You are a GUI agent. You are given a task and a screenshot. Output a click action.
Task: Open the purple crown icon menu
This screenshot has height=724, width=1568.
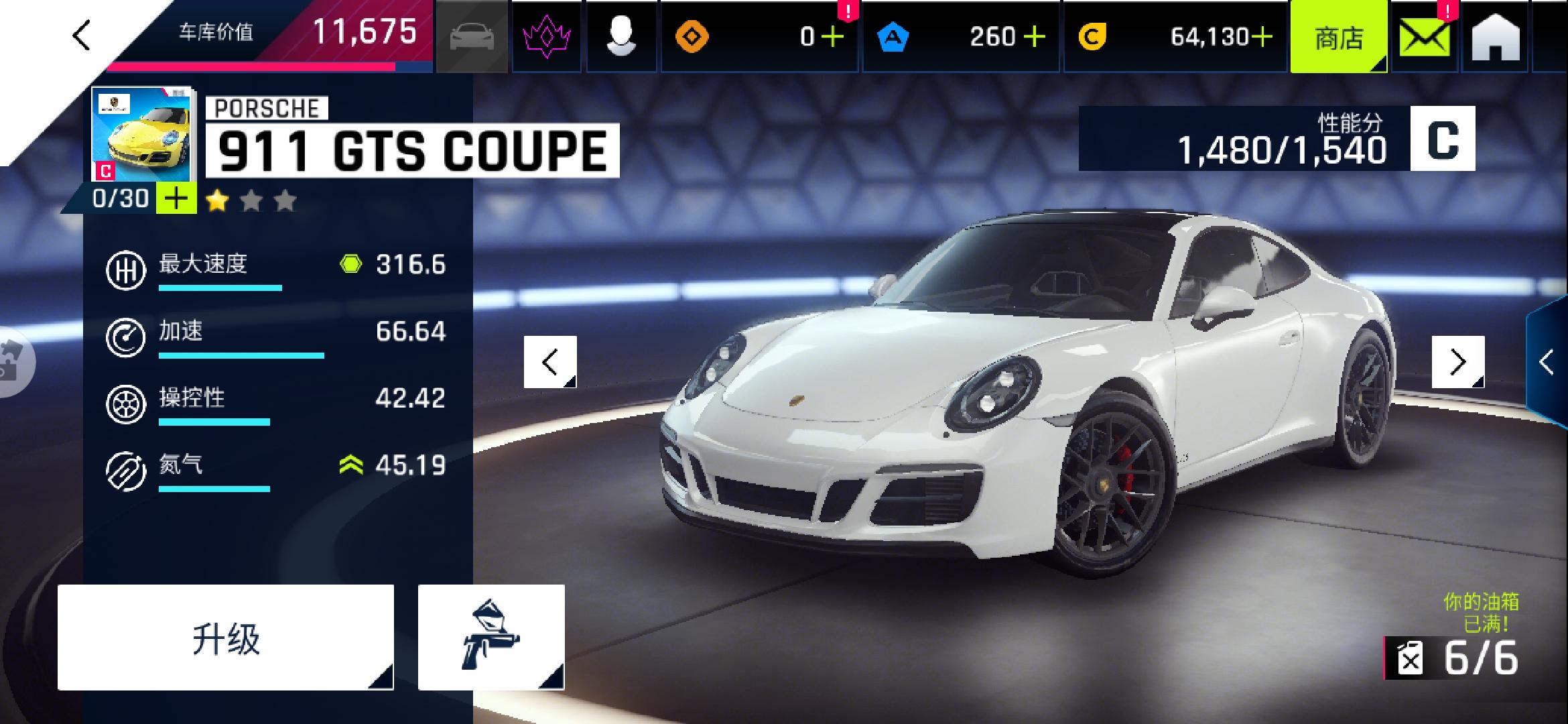click(x=546, y=36)
